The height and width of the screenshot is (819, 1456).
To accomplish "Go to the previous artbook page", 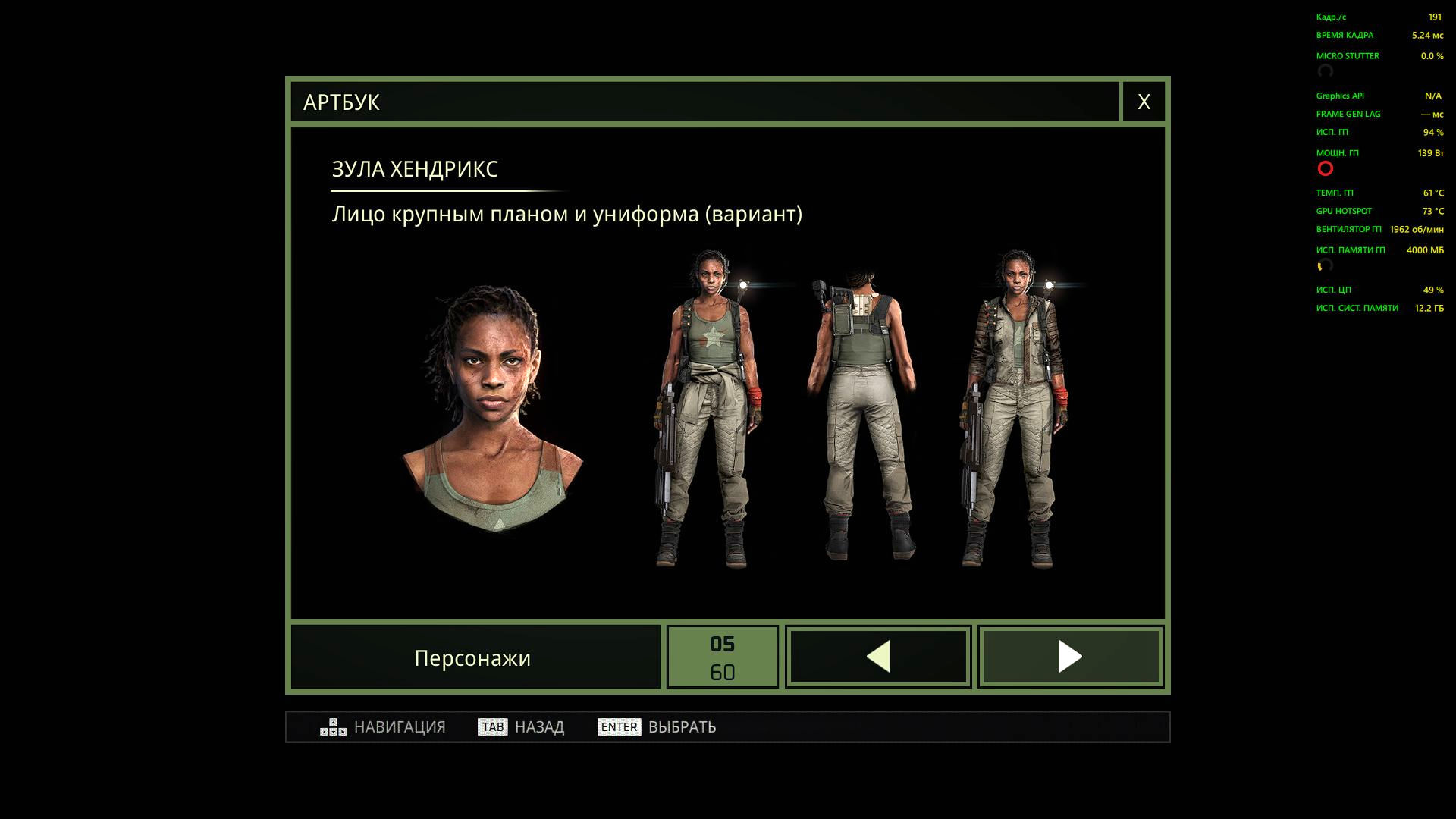I will (x=878, y=657).
